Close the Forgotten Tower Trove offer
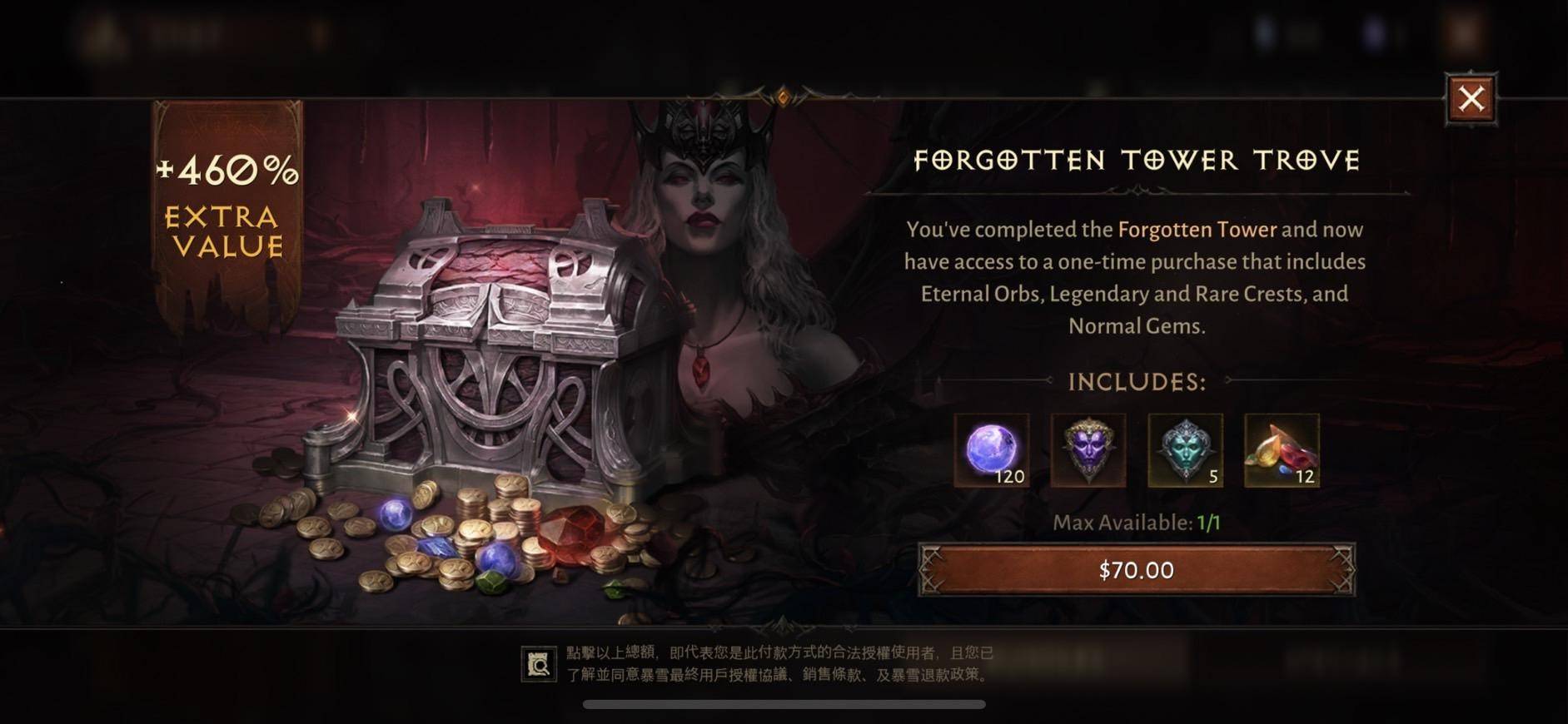The image size is (1568, 724). (1471, 99)
